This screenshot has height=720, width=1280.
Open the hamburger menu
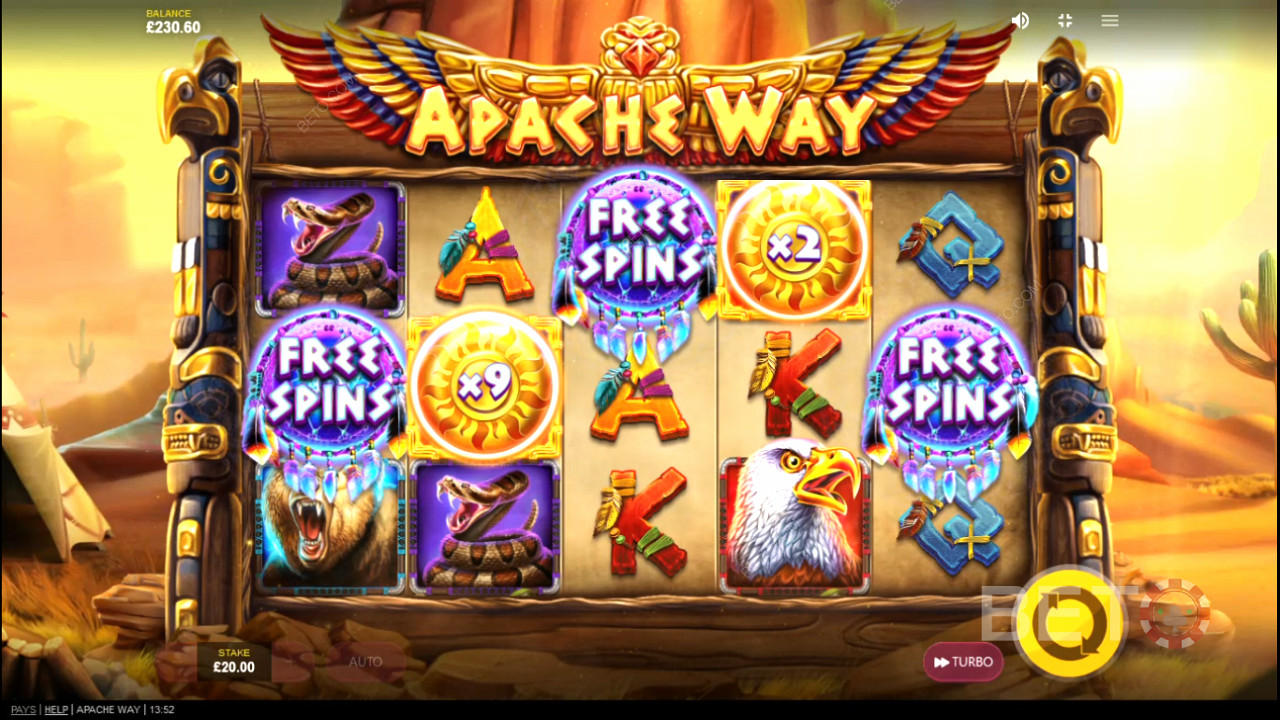click(x=1110, y=21)
